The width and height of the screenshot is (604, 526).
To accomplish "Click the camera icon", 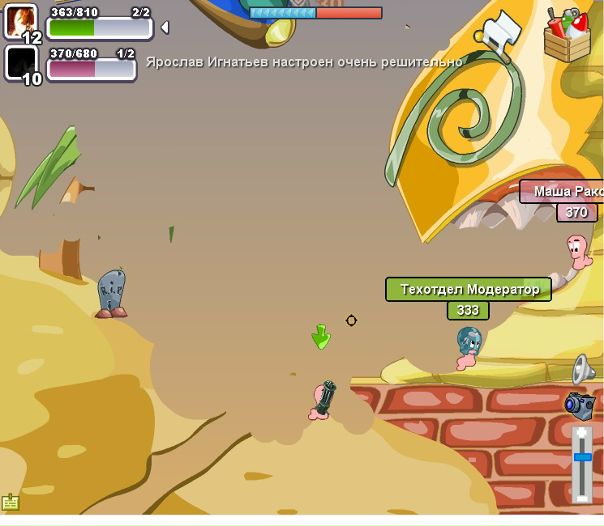I will [579, 405].
